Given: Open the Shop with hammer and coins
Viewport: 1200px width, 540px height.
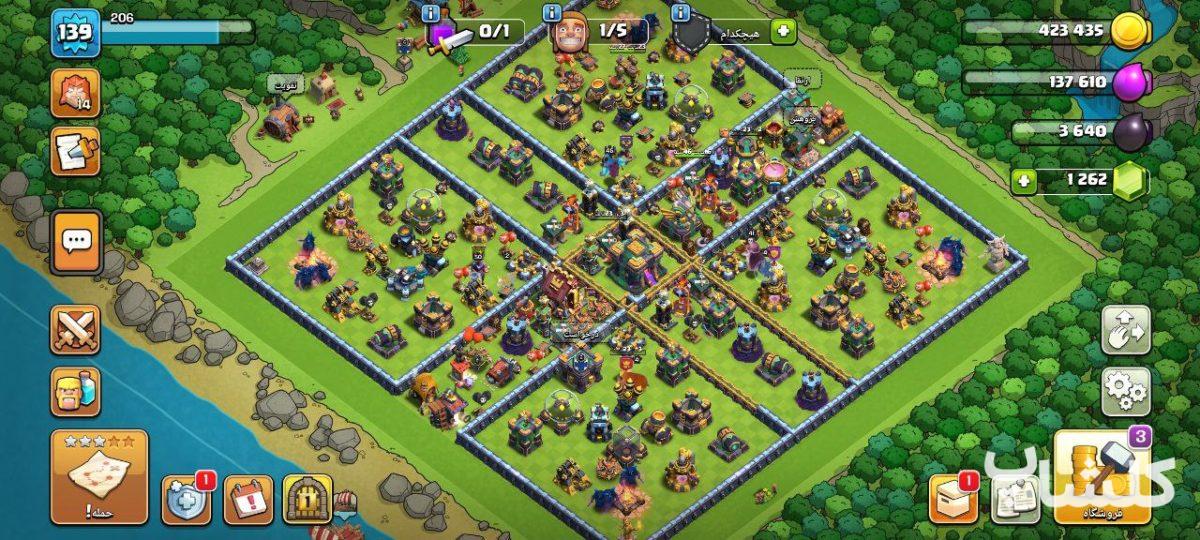Looking at the screenshot, I should coord(1101,478).
